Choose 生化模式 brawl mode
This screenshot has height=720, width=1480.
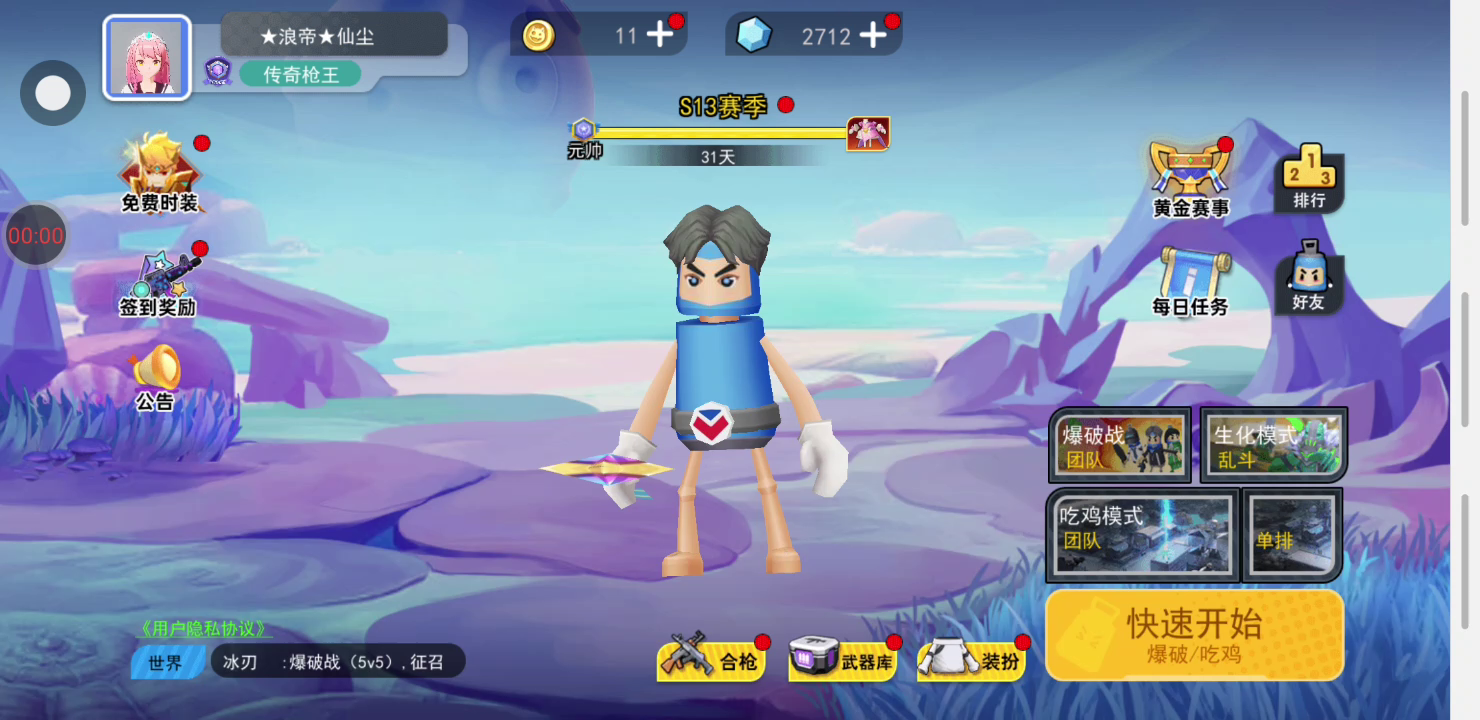1273,445
